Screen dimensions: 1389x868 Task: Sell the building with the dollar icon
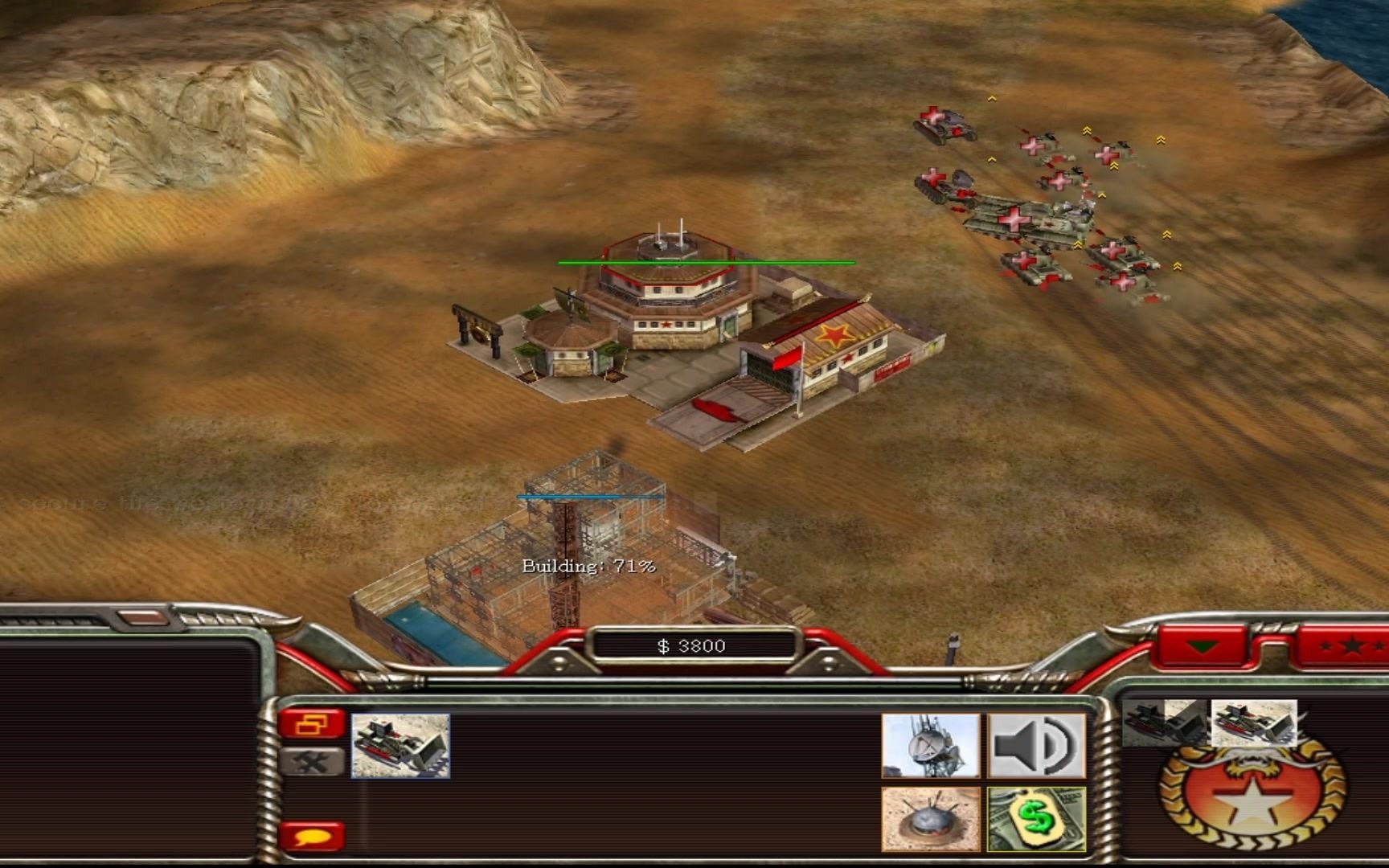pos(1036,819)
